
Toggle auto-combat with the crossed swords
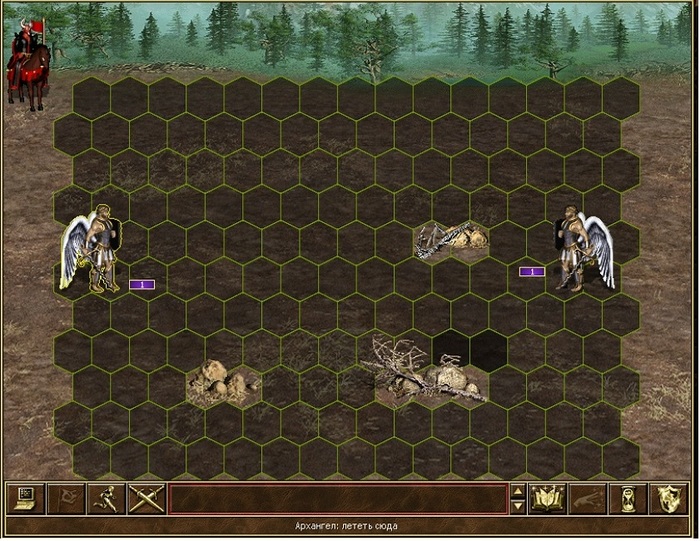coord(145,498)
